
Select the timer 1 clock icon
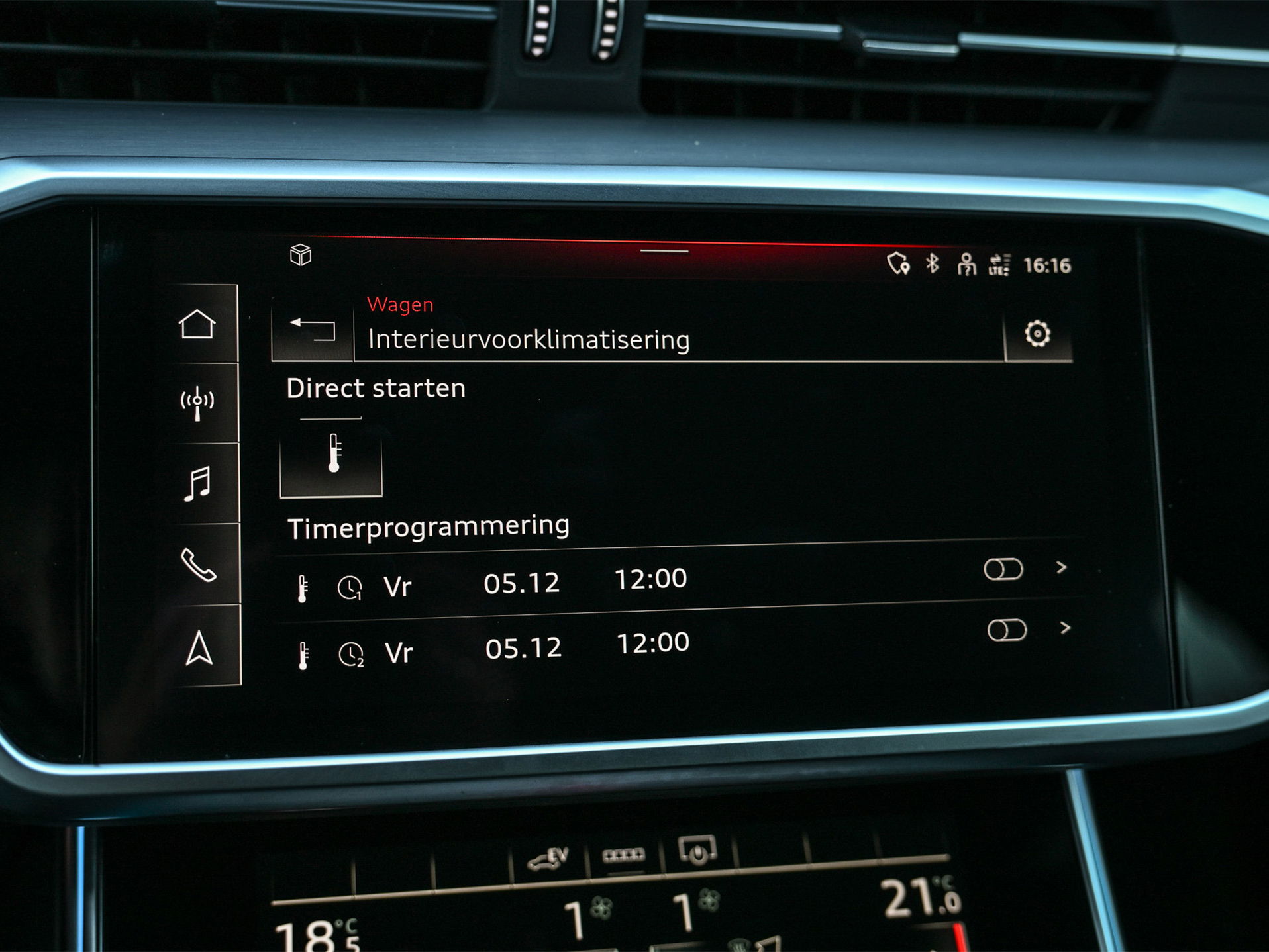[x=352, y=588]
